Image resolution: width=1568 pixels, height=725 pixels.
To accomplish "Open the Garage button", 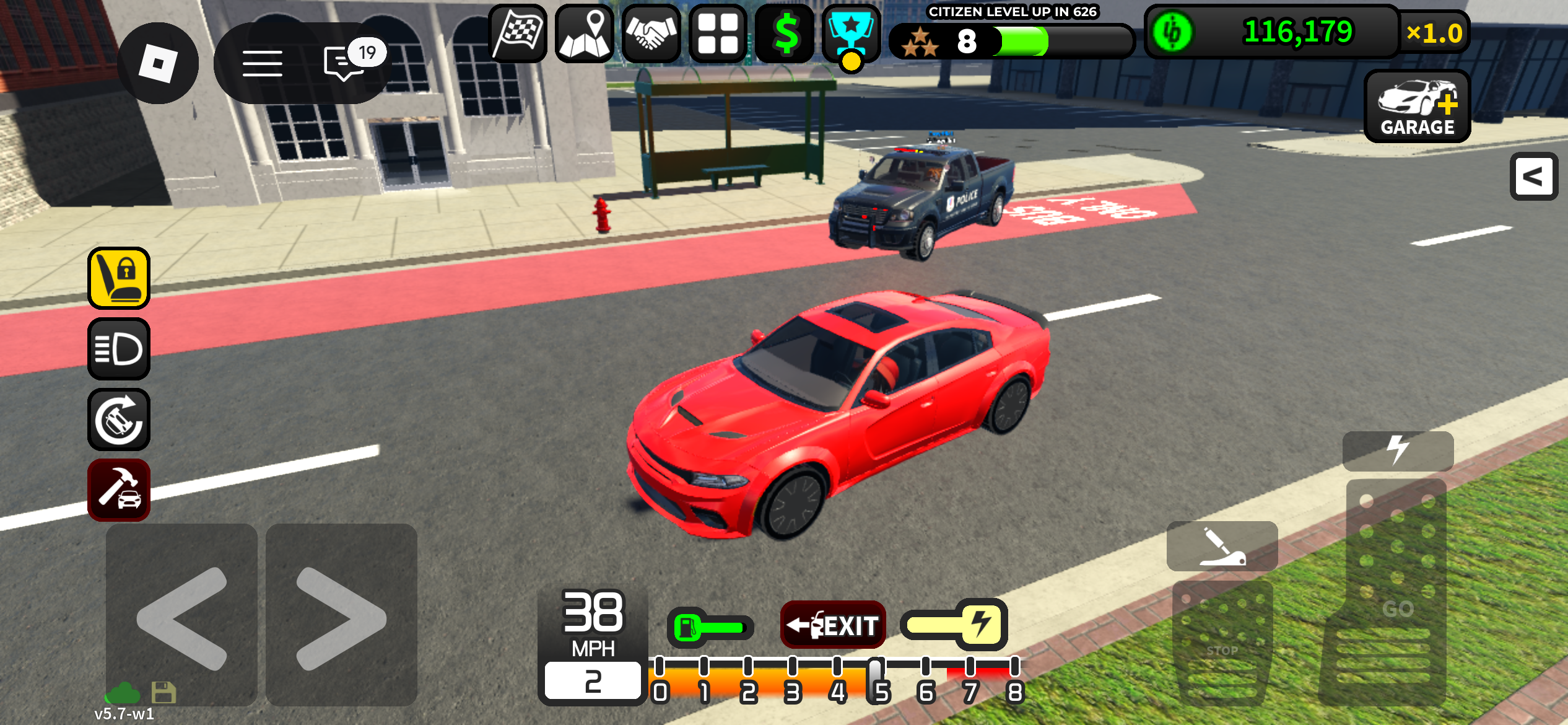I will coord(1417,107).
